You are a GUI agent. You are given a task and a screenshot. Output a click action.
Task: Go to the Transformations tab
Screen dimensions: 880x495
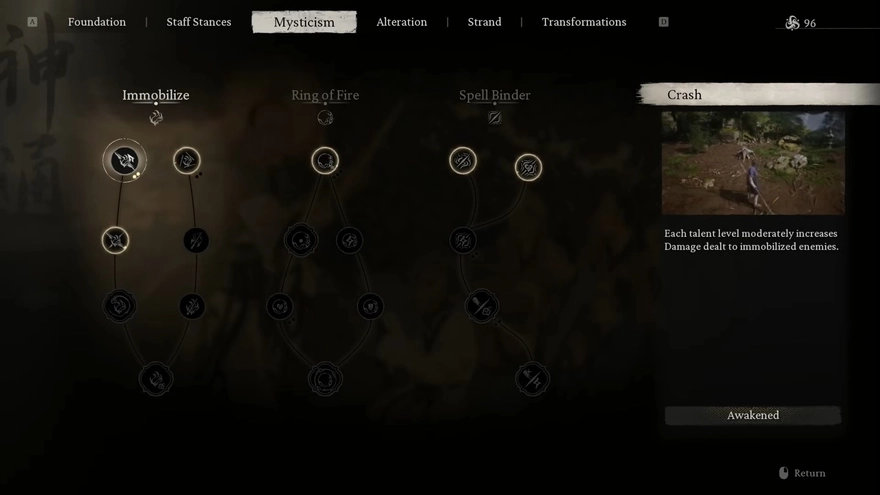(584, 22)
